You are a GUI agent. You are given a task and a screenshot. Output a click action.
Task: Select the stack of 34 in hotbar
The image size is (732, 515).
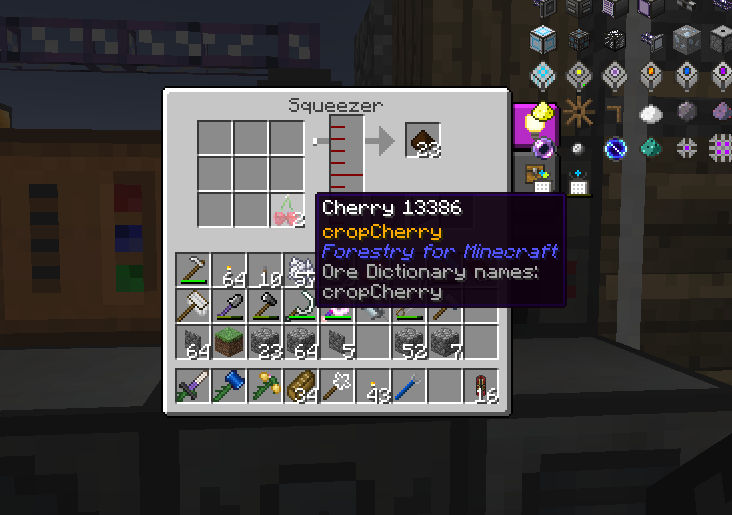click(300, 386)
